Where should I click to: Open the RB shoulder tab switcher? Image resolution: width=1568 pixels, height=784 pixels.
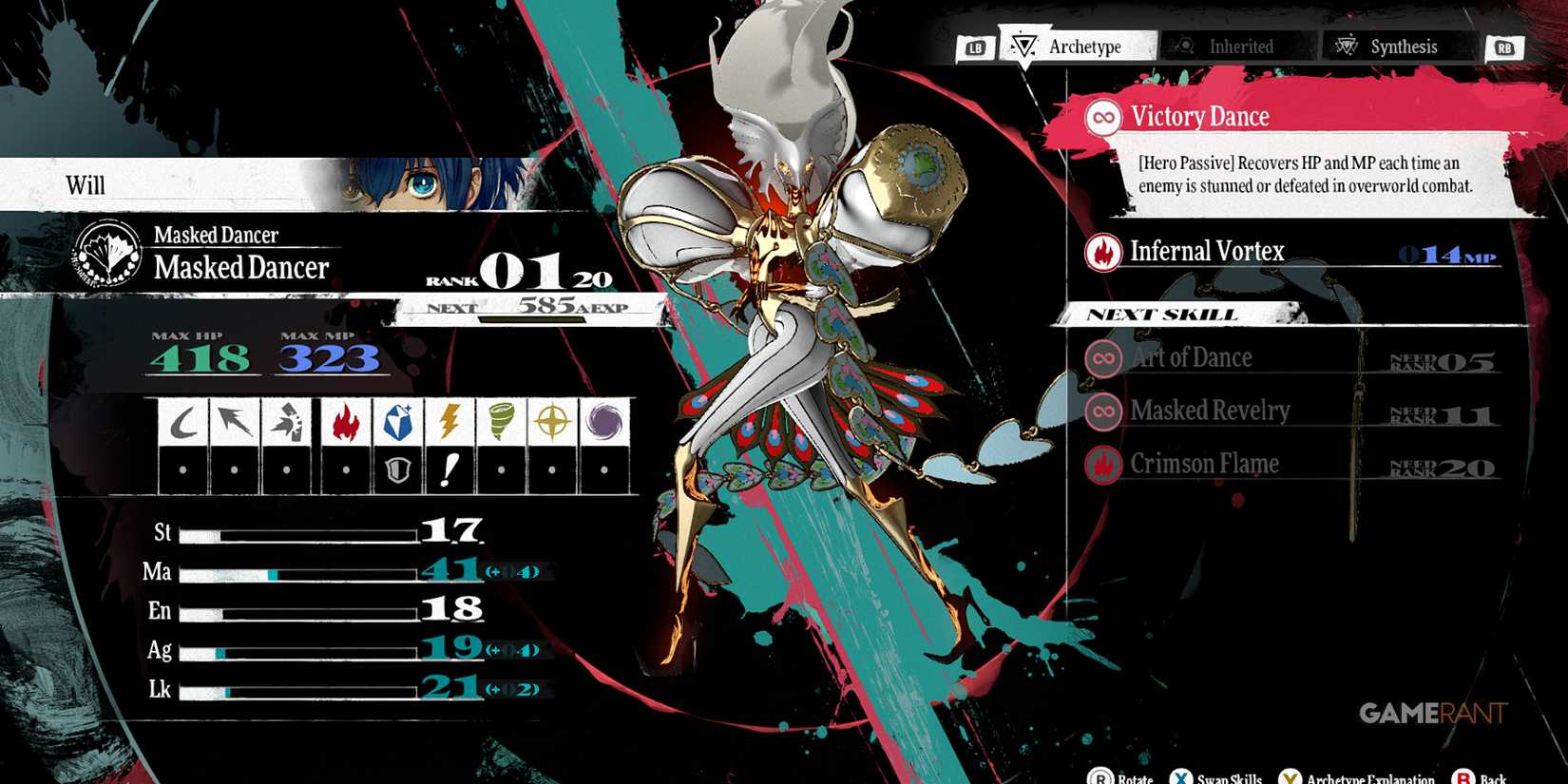(1506, 46)
